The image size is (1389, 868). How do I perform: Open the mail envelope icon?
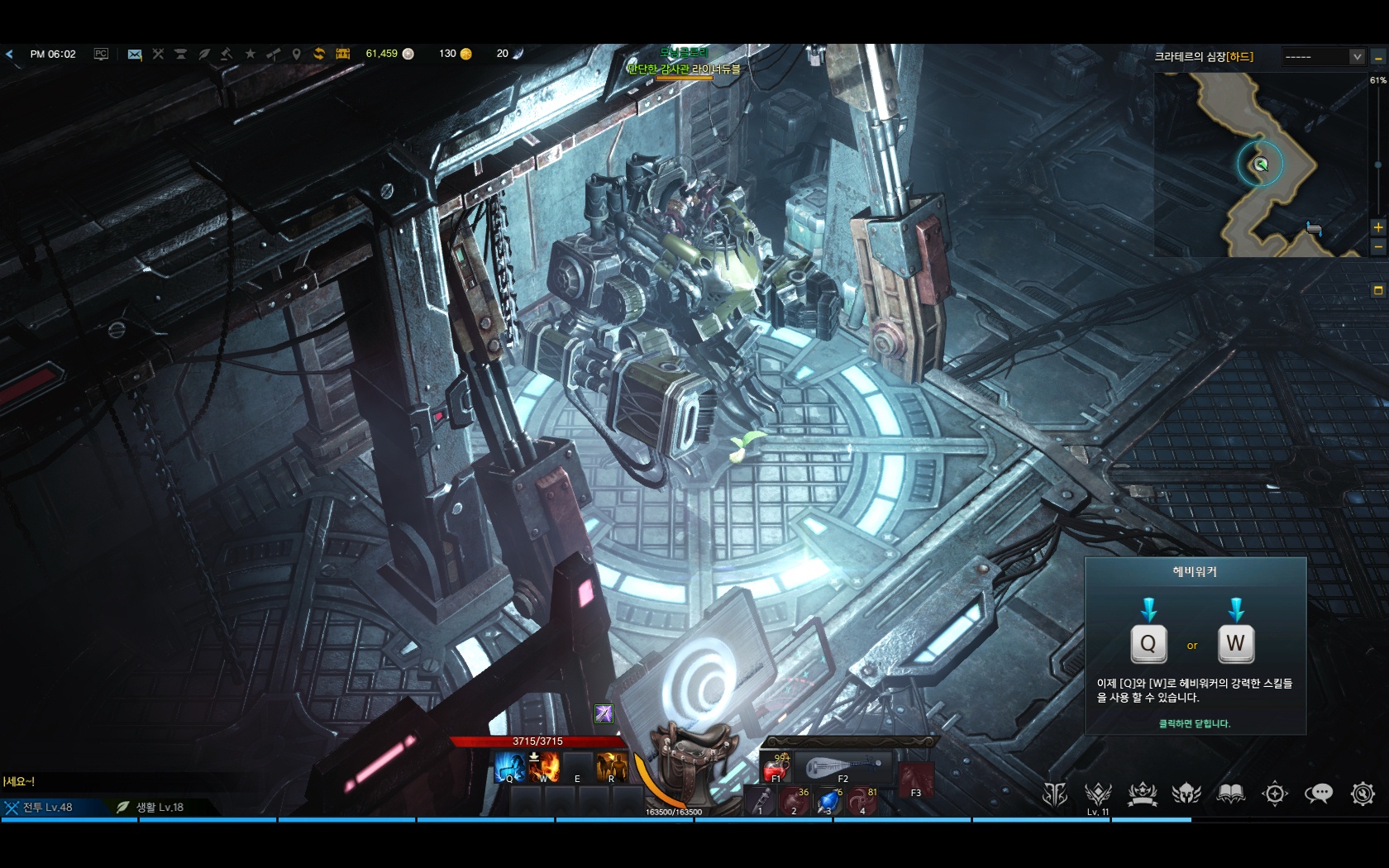[x=135, y=55]
